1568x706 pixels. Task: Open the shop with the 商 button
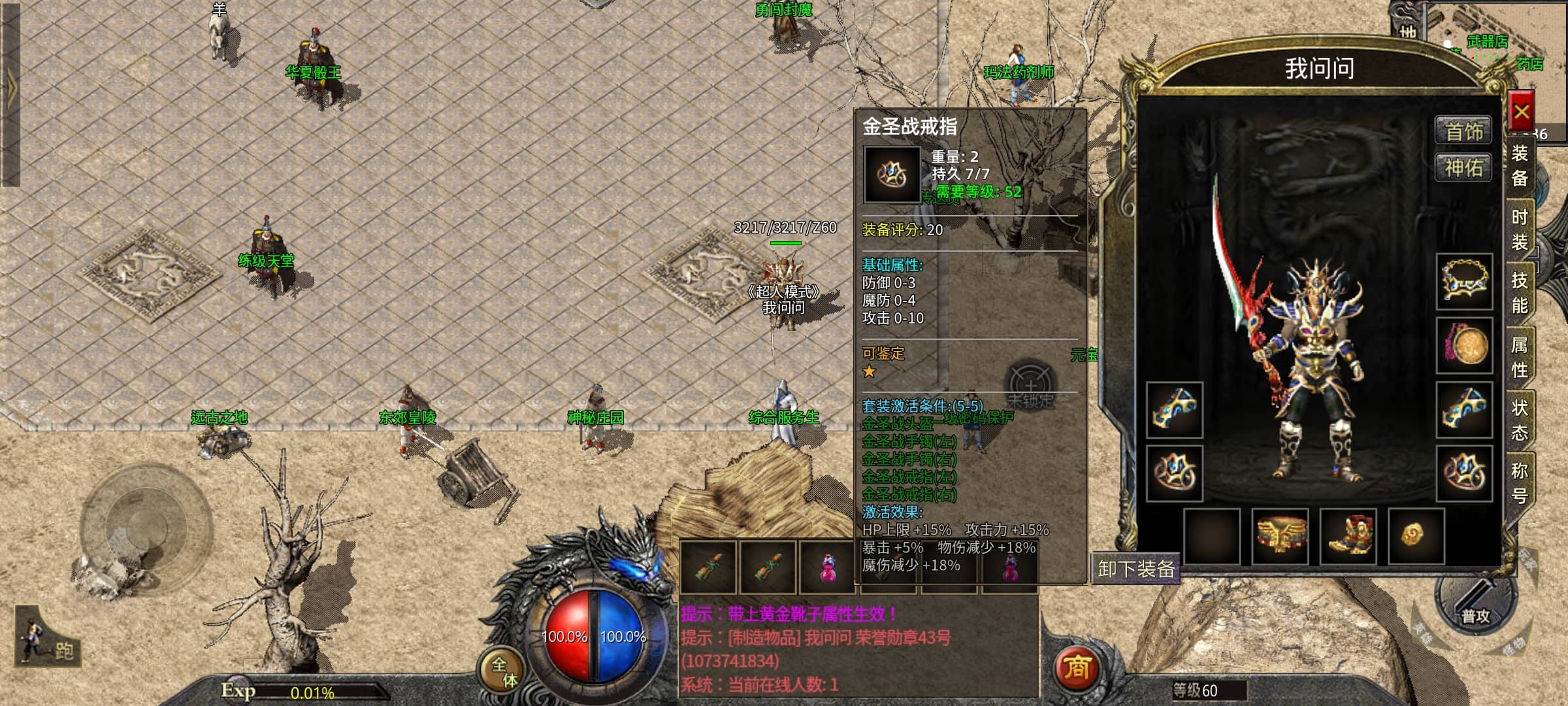(1076, 667)
